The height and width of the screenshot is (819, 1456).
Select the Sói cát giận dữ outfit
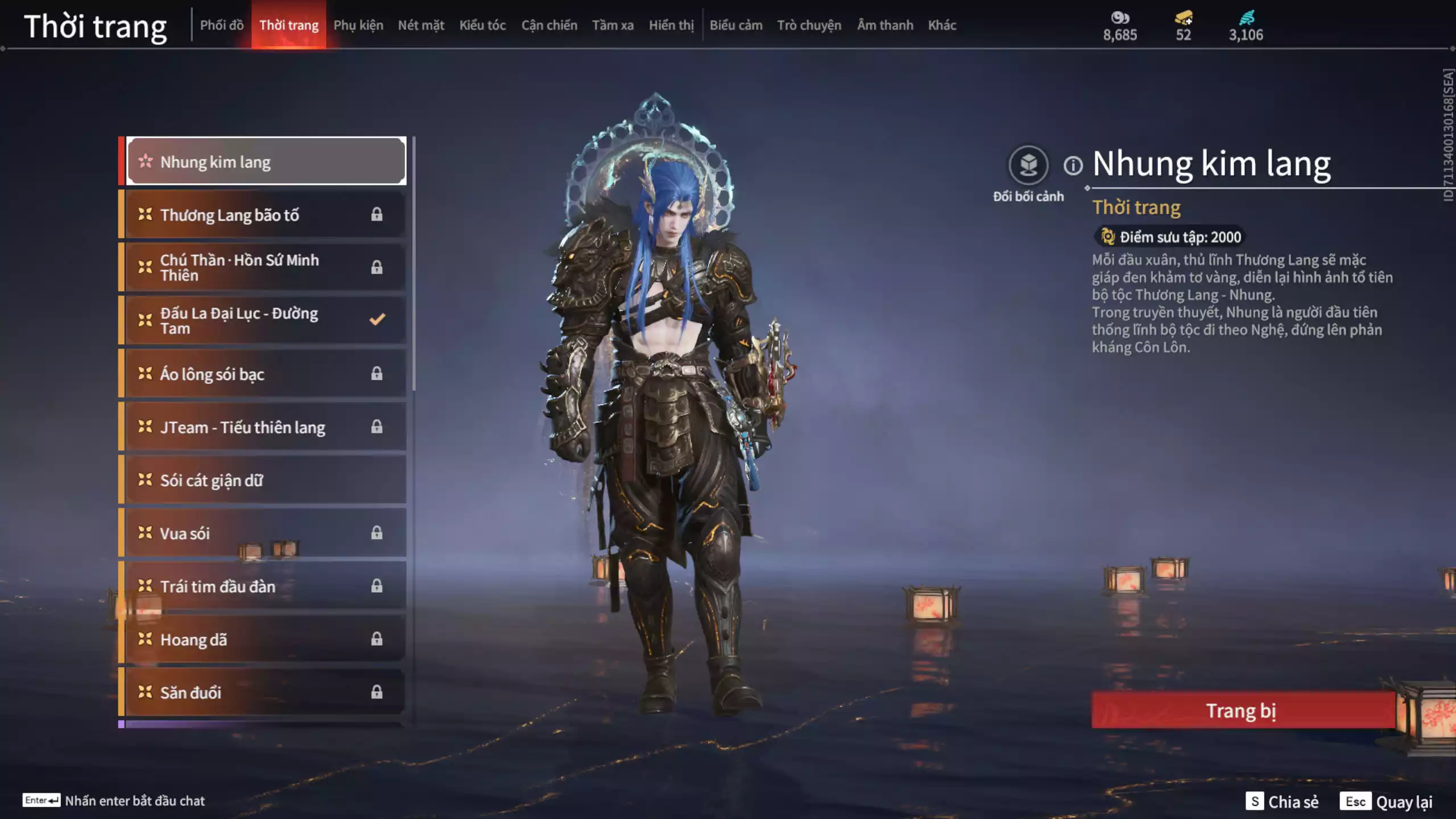pyautogui.click(x=265, y=480)
